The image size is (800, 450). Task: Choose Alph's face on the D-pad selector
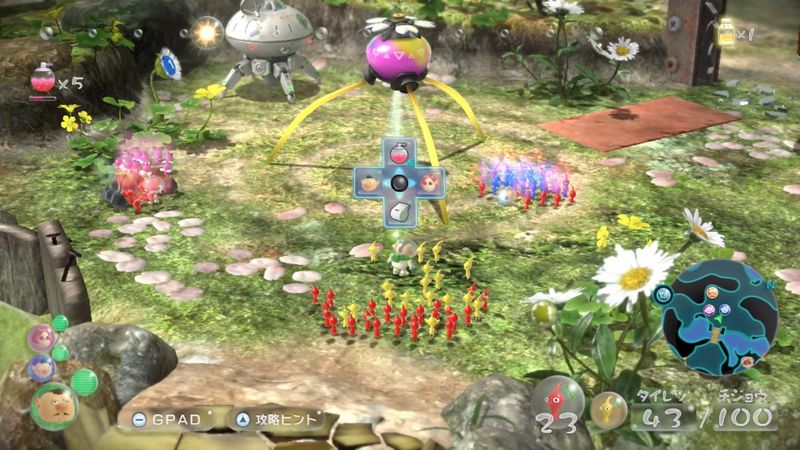pos(370,184)
